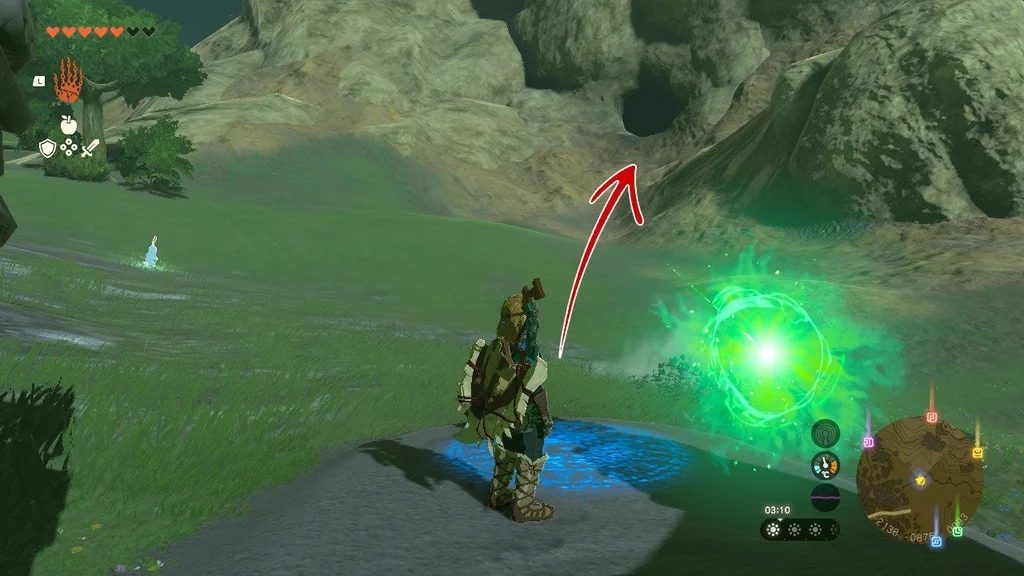The height and width of the screenshot is (576, 1024).
Task: Click the red pin on the minimap
Action: point(932,415)
